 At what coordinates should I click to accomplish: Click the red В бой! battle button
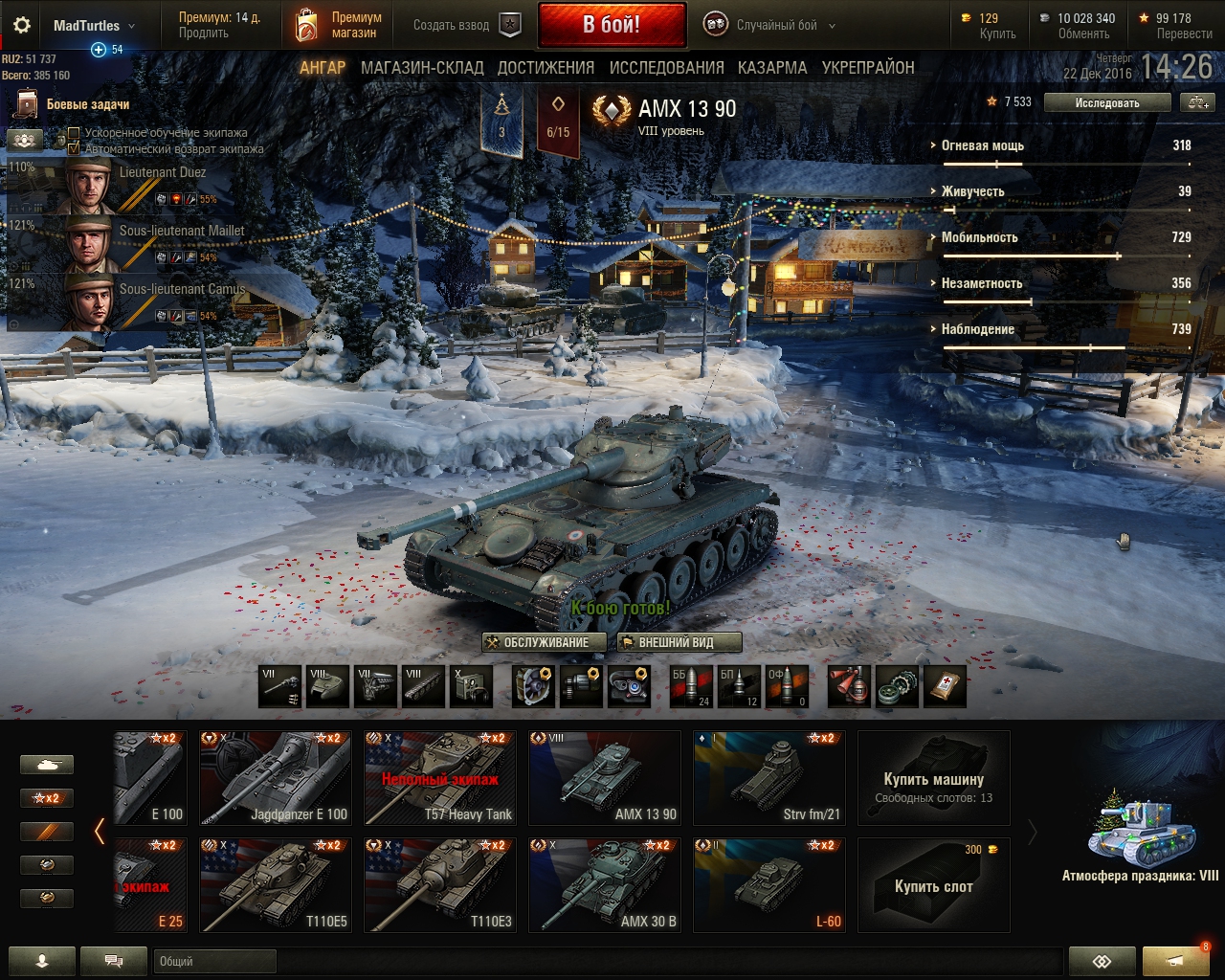pos(612,25)
